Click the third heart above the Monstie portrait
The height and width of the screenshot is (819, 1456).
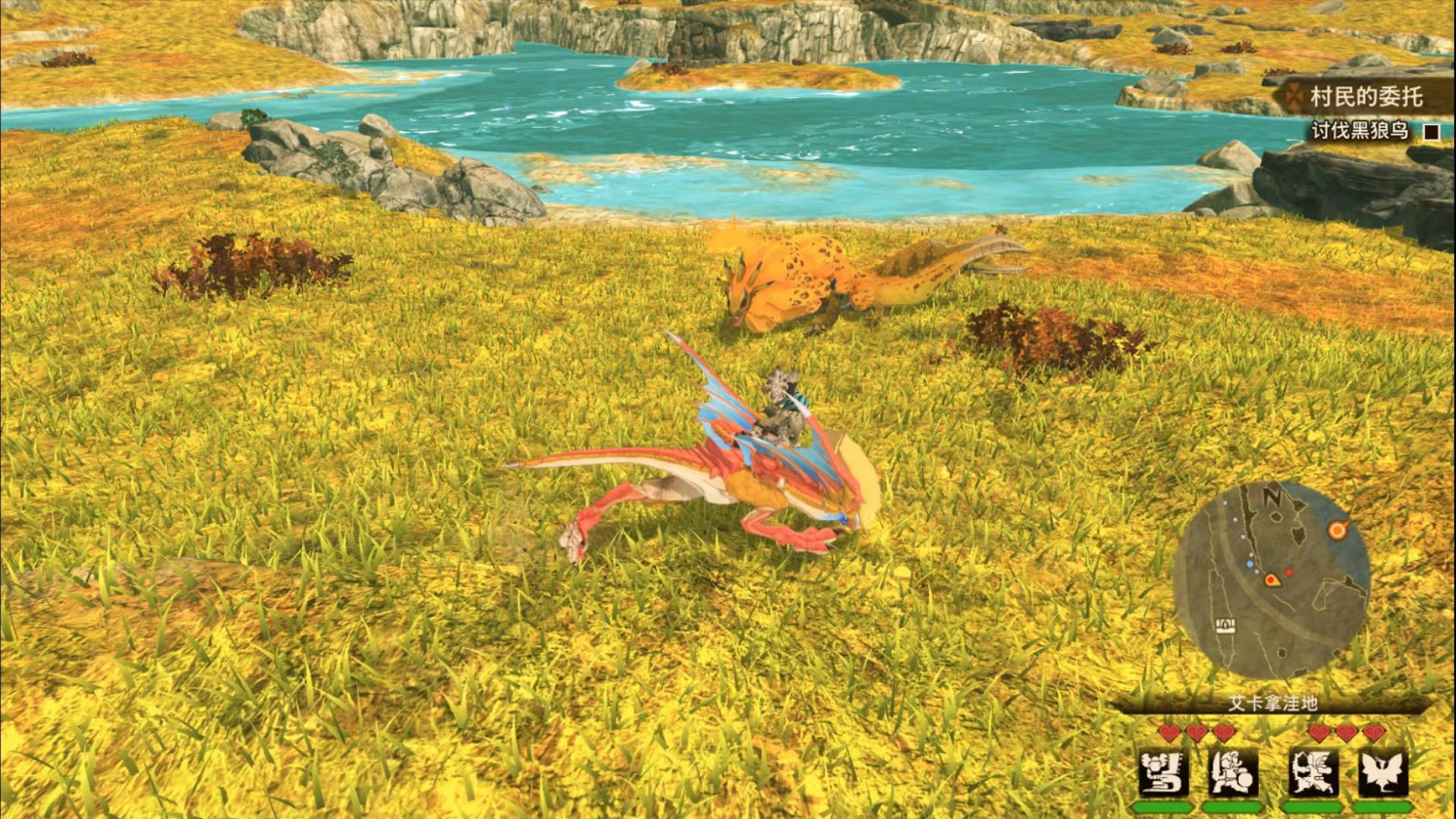(x=1373, y=731)
